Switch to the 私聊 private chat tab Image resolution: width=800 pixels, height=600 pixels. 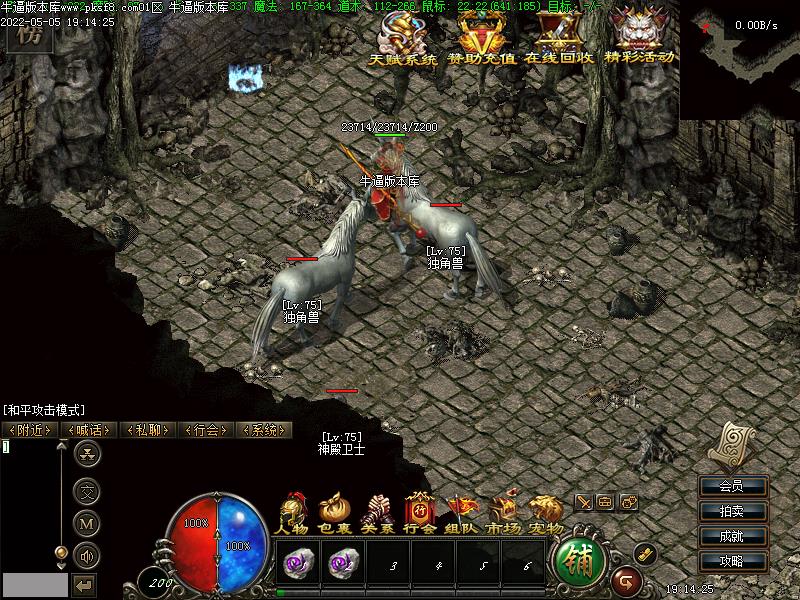tap(147, 430)
